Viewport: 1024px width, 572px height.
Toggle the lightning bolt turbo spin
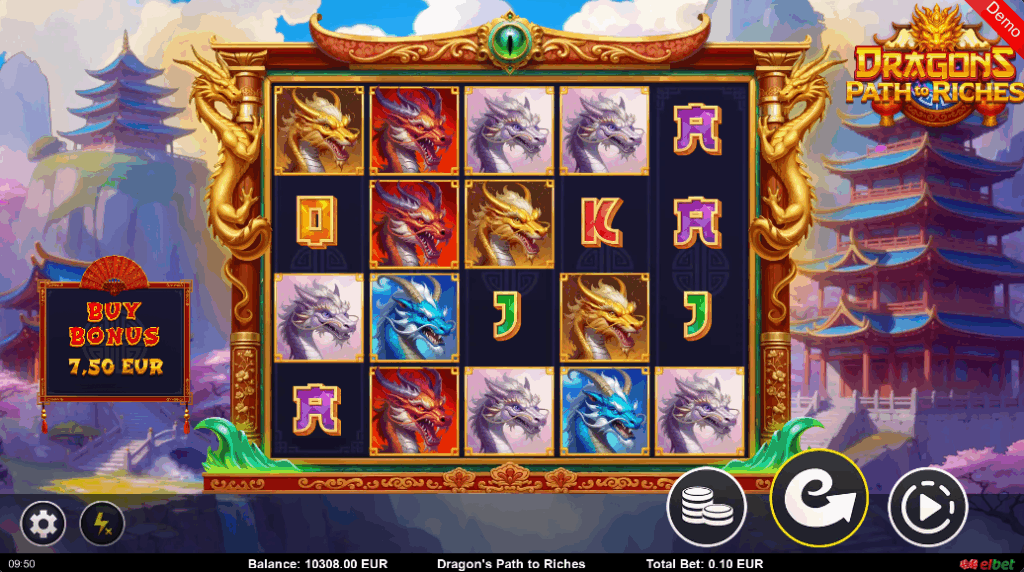[x=102, y=522]
